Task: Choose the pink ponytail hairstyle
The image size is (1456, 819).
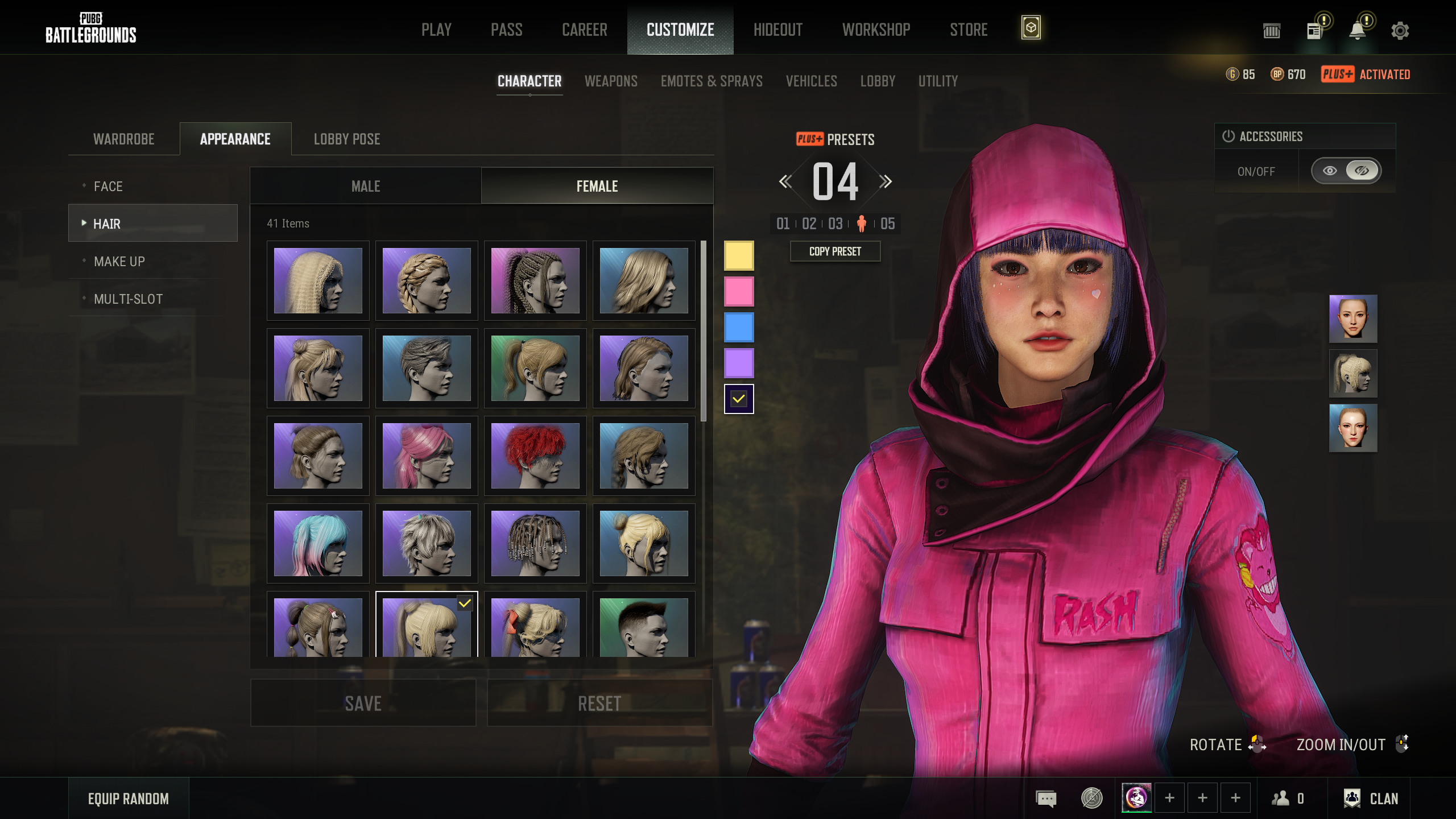Action: [427, 456]
